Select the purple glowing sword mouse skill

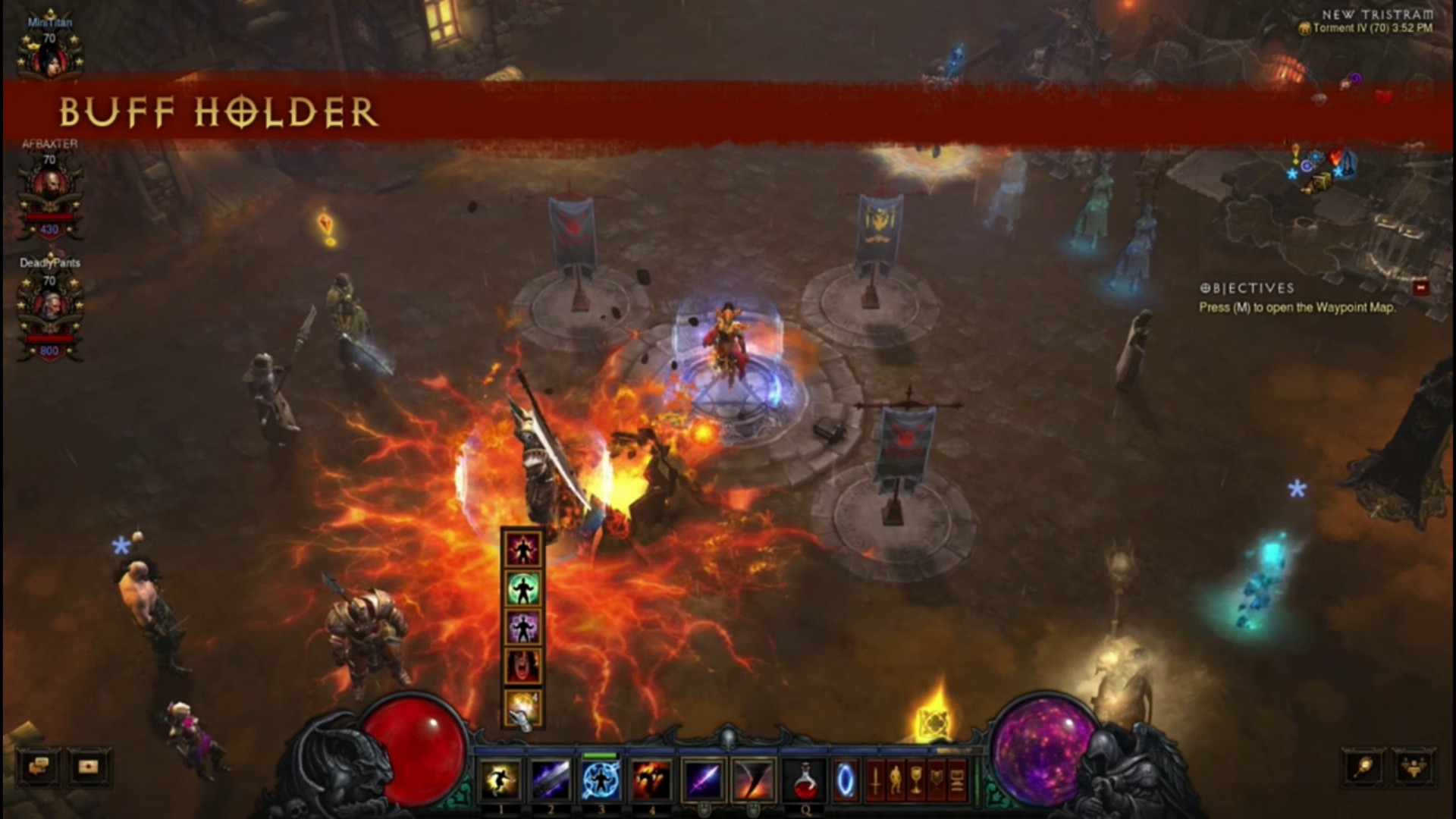click(x=703, y=780)
